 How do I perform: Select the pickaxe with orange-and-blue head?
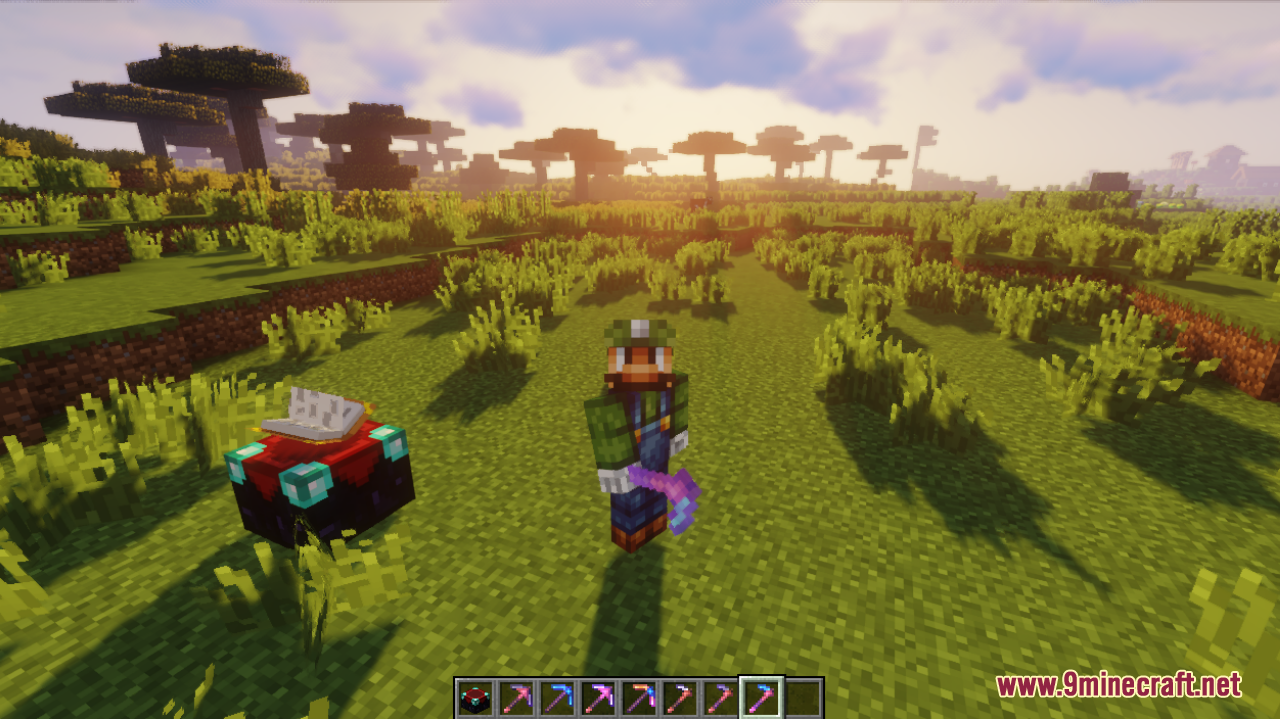click(638, 698)
